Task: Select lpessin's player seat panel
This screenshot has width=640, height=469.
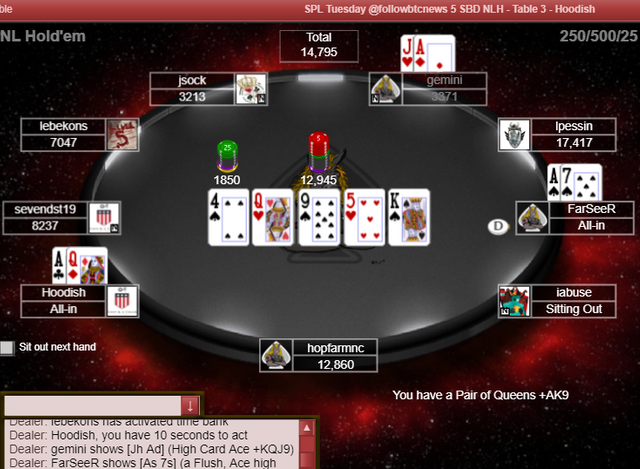Action: 558,134
